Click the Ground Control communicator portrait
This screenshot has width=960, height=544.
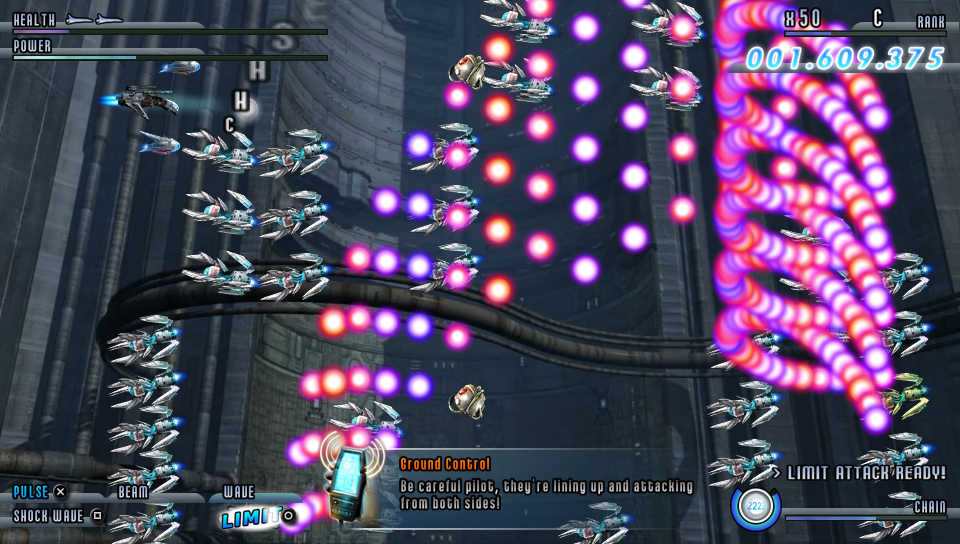click(x=349, y=484)
